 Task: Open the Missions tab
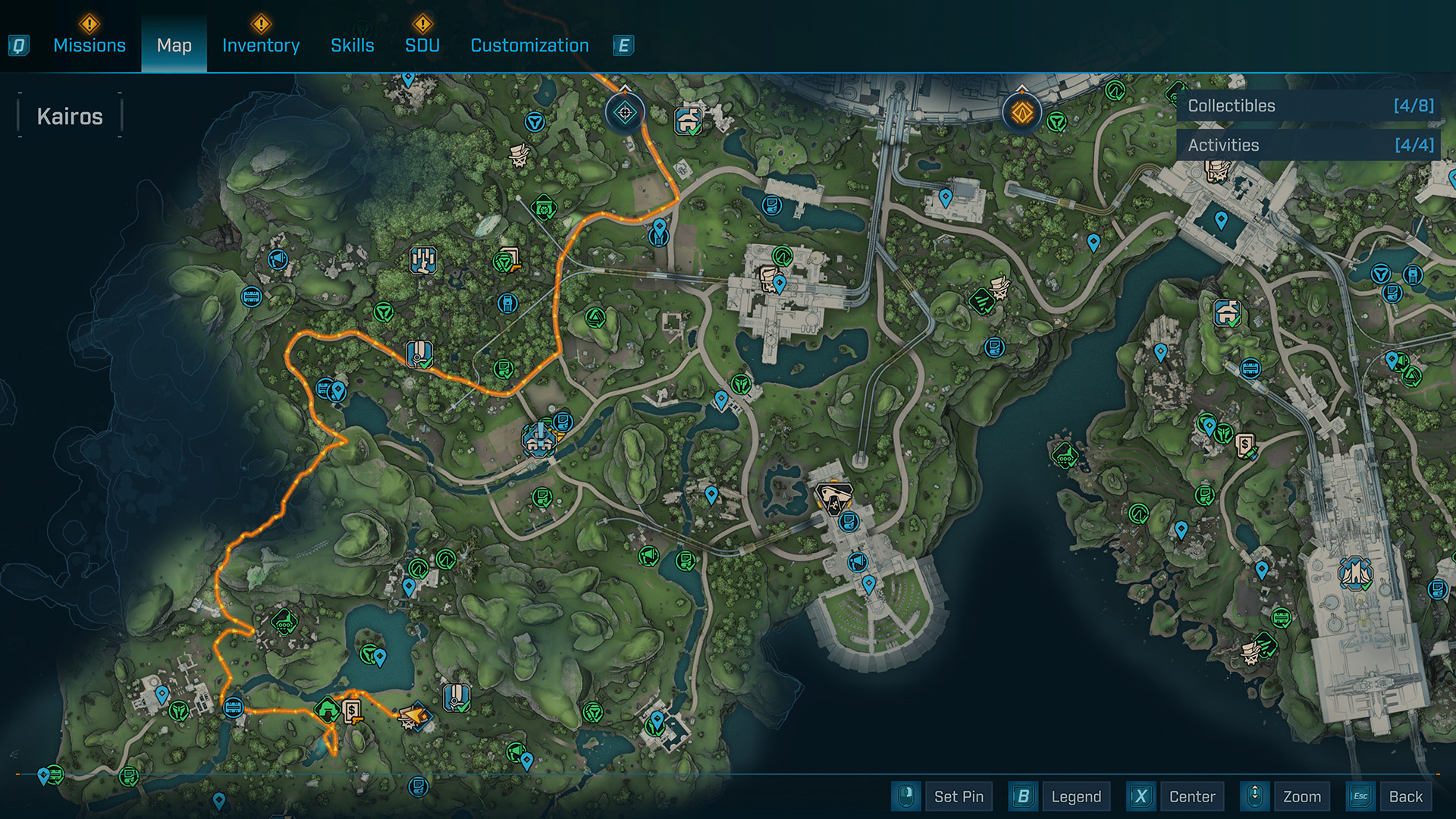pos(89,45)
